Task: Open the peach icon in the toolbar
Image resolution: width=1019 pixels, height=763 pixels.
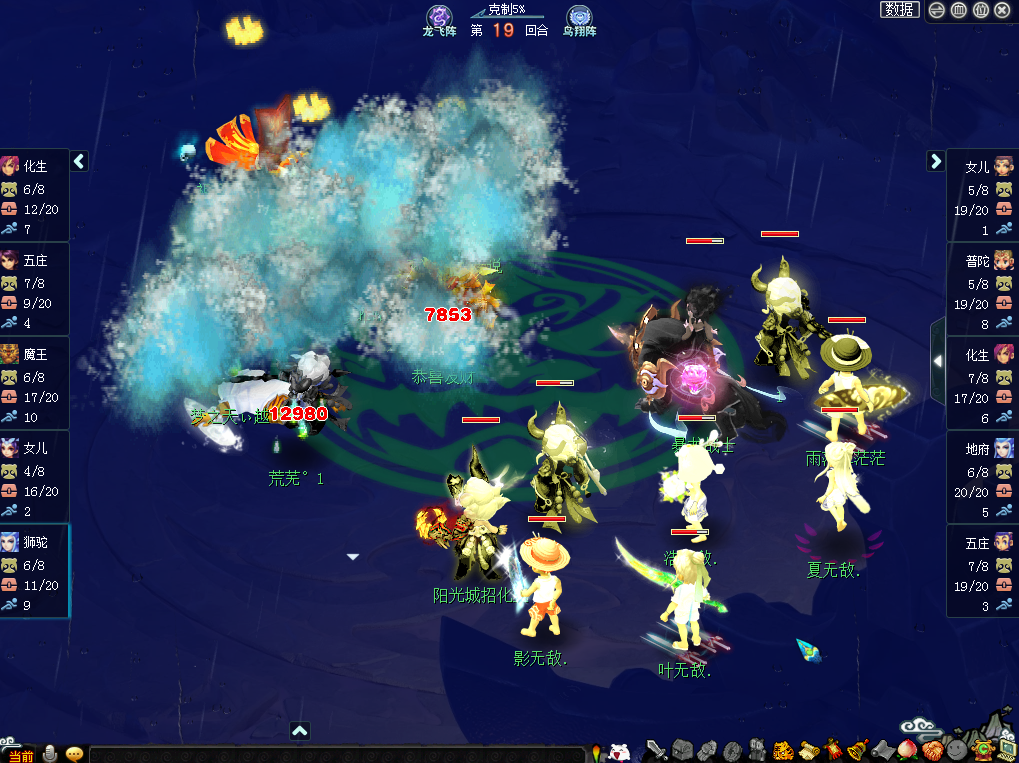Action: point(907,749)
